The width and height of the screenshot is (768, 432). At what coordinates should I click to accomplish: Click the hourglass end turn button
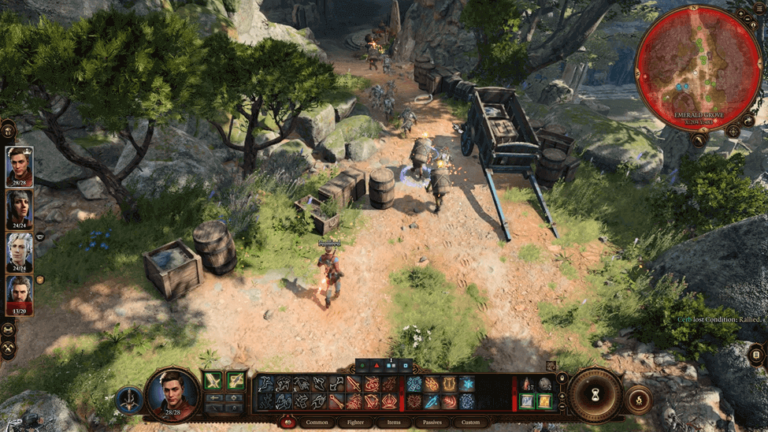tap(595, 394)
